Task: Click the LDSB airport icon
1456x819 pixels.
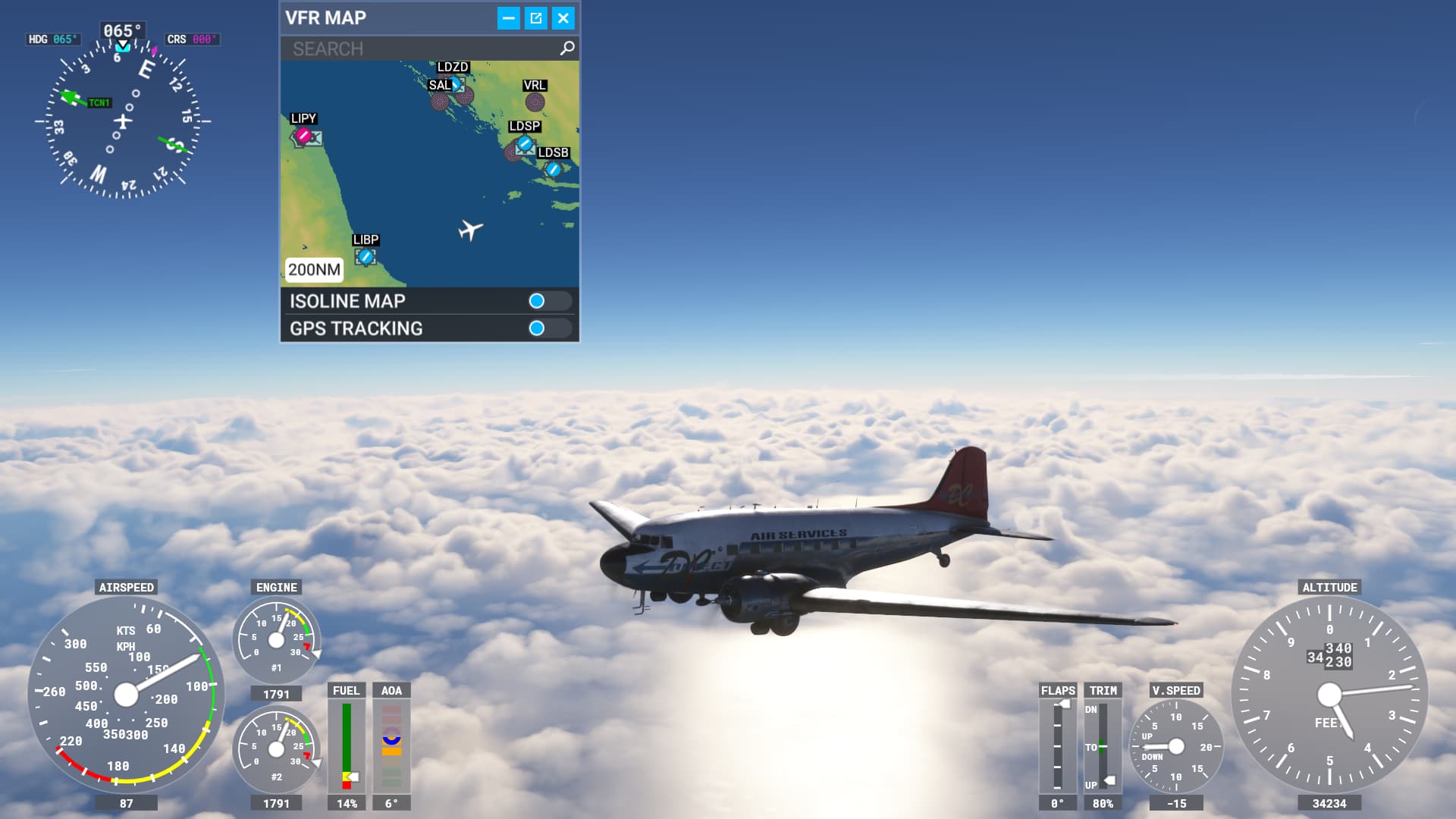Action: point(553,168)
